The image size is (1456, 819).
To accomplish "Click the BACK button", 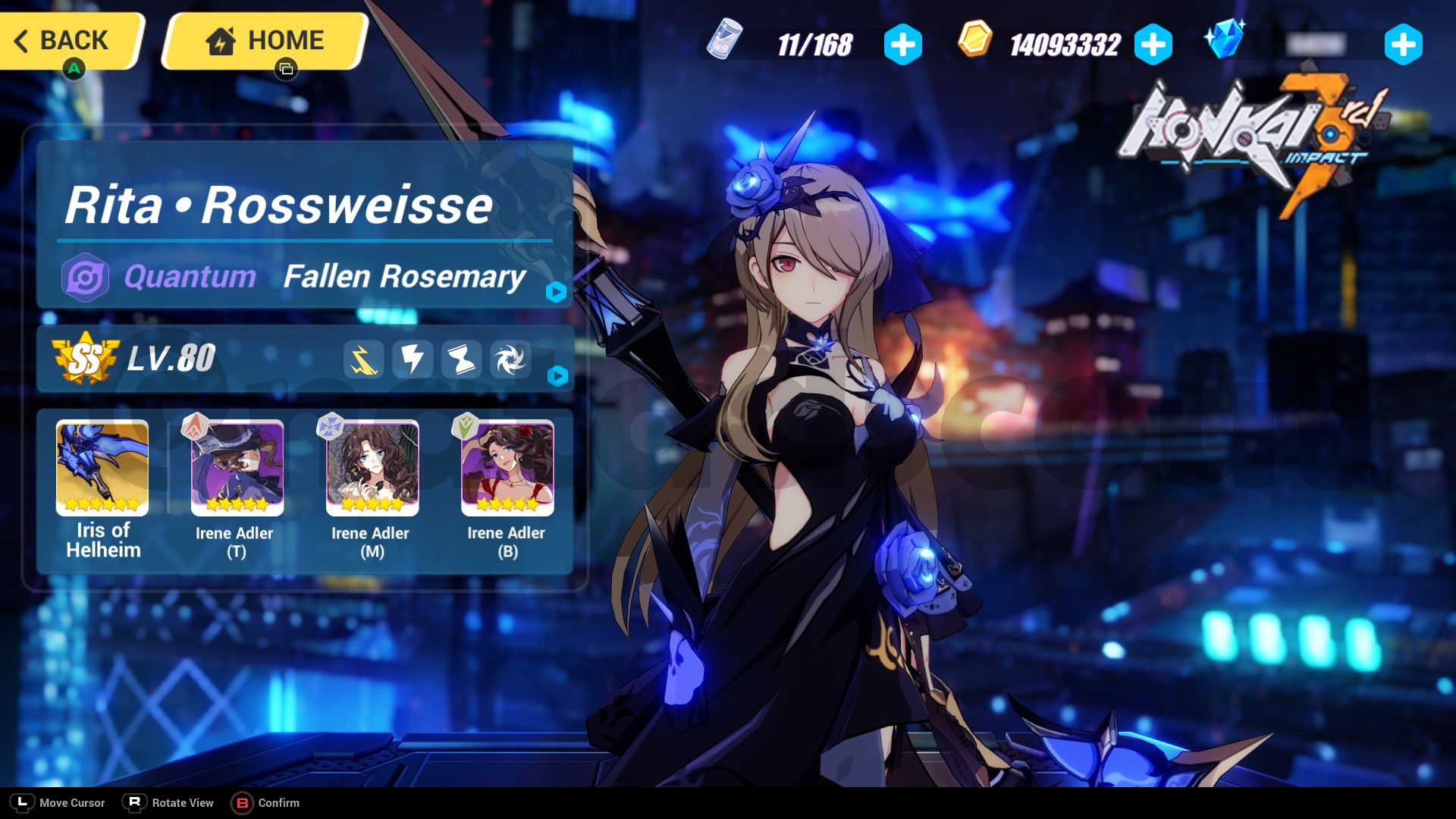I will point(68,41).
